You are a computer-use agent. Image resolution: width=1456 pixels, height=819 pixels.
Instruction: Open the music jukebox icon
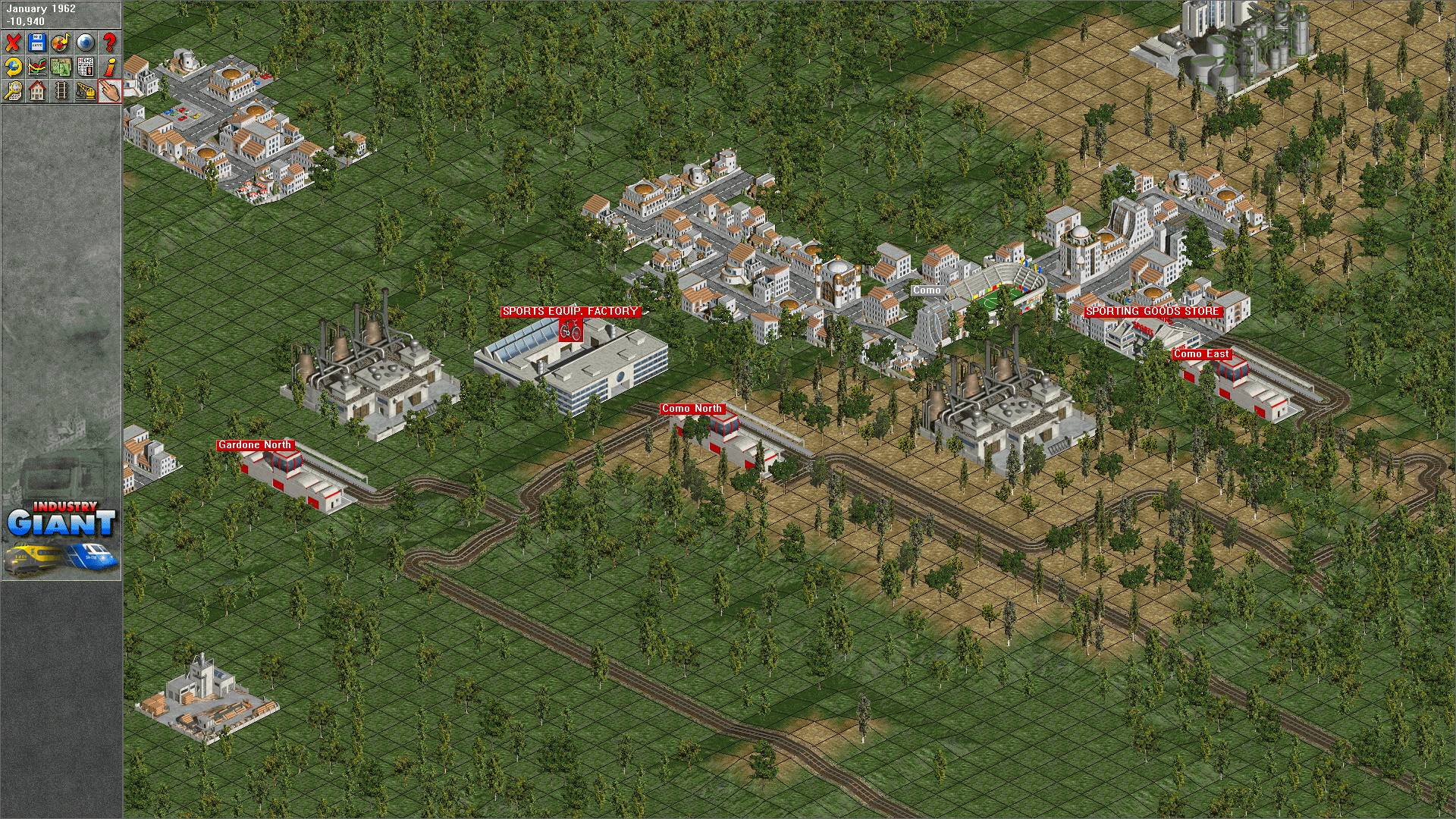pos(61,42)
